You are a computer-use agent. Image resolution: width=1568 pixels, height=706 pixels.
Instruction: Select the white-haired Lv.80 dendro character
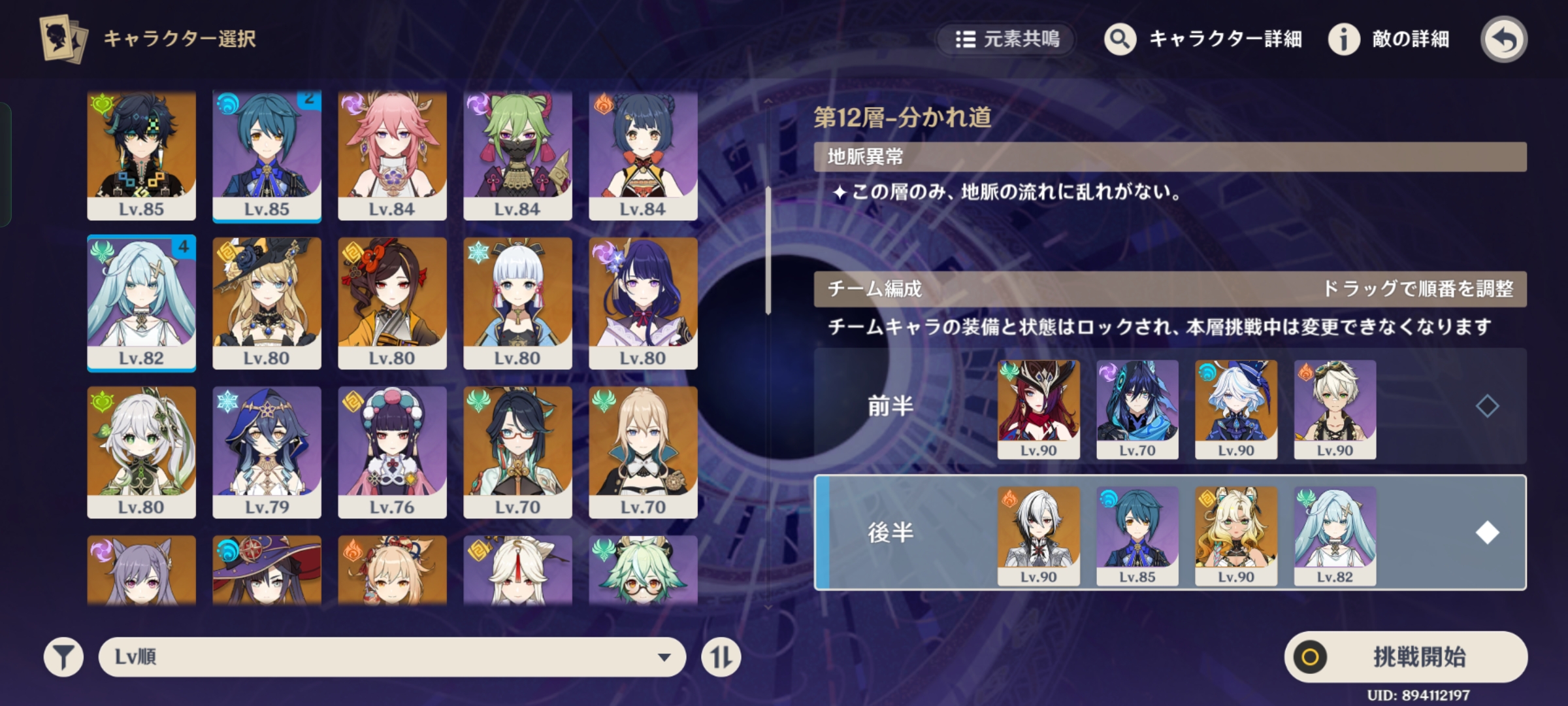coord(141,452)
